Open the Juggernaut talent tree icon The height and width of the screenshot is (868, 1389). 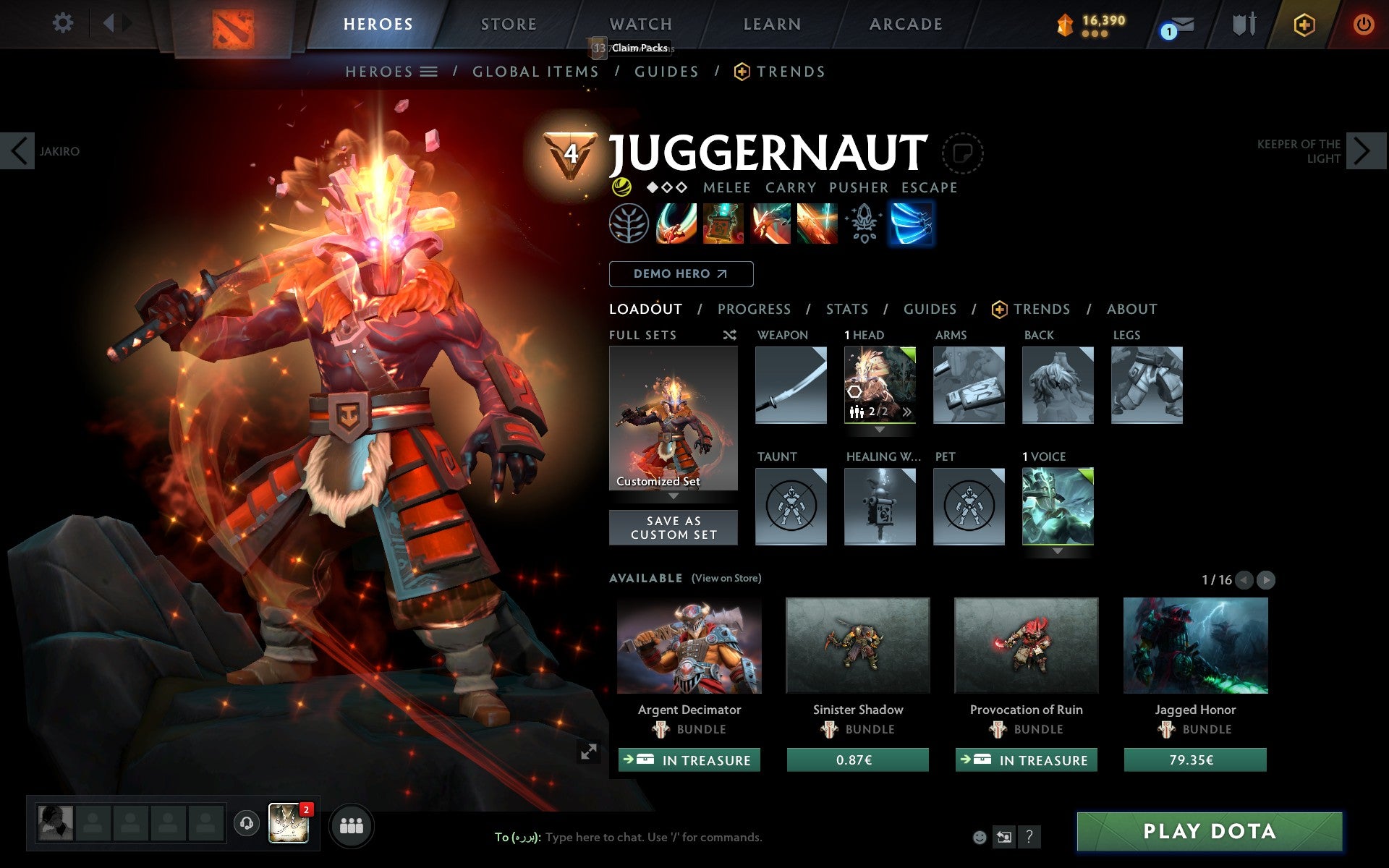(631, 224)
